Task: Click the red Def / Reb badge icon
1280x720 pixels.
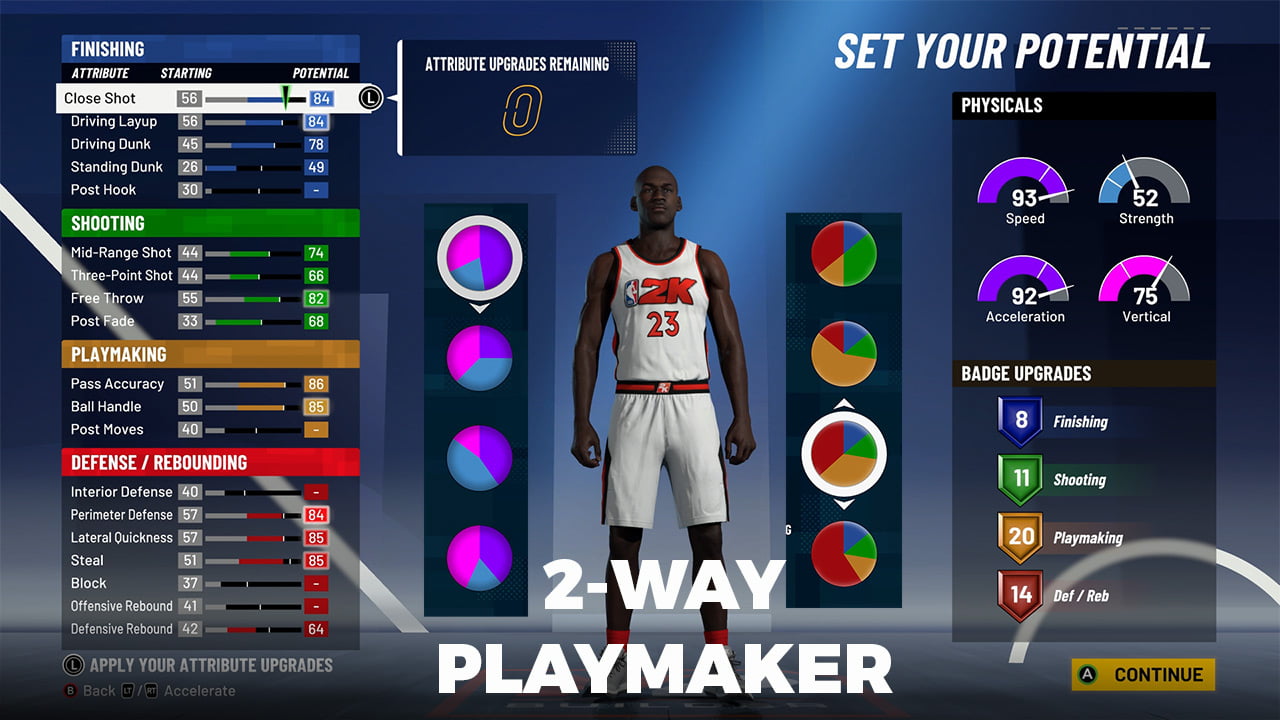Action: (x=1019, y=594)
